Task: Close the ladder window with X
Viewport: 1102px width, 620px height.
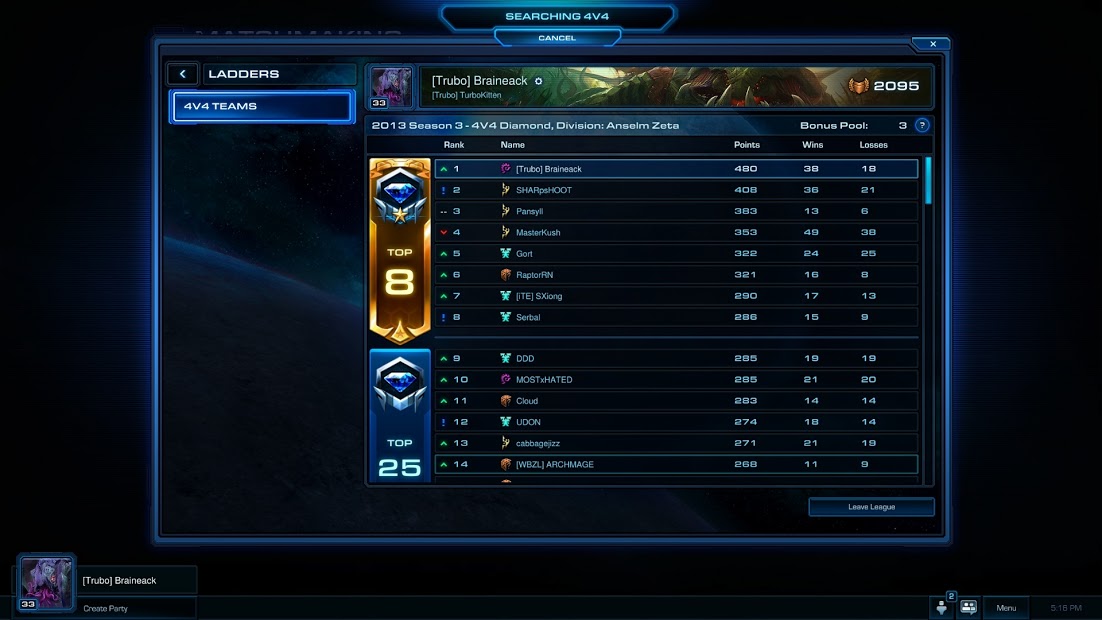Action: point(932,44)
